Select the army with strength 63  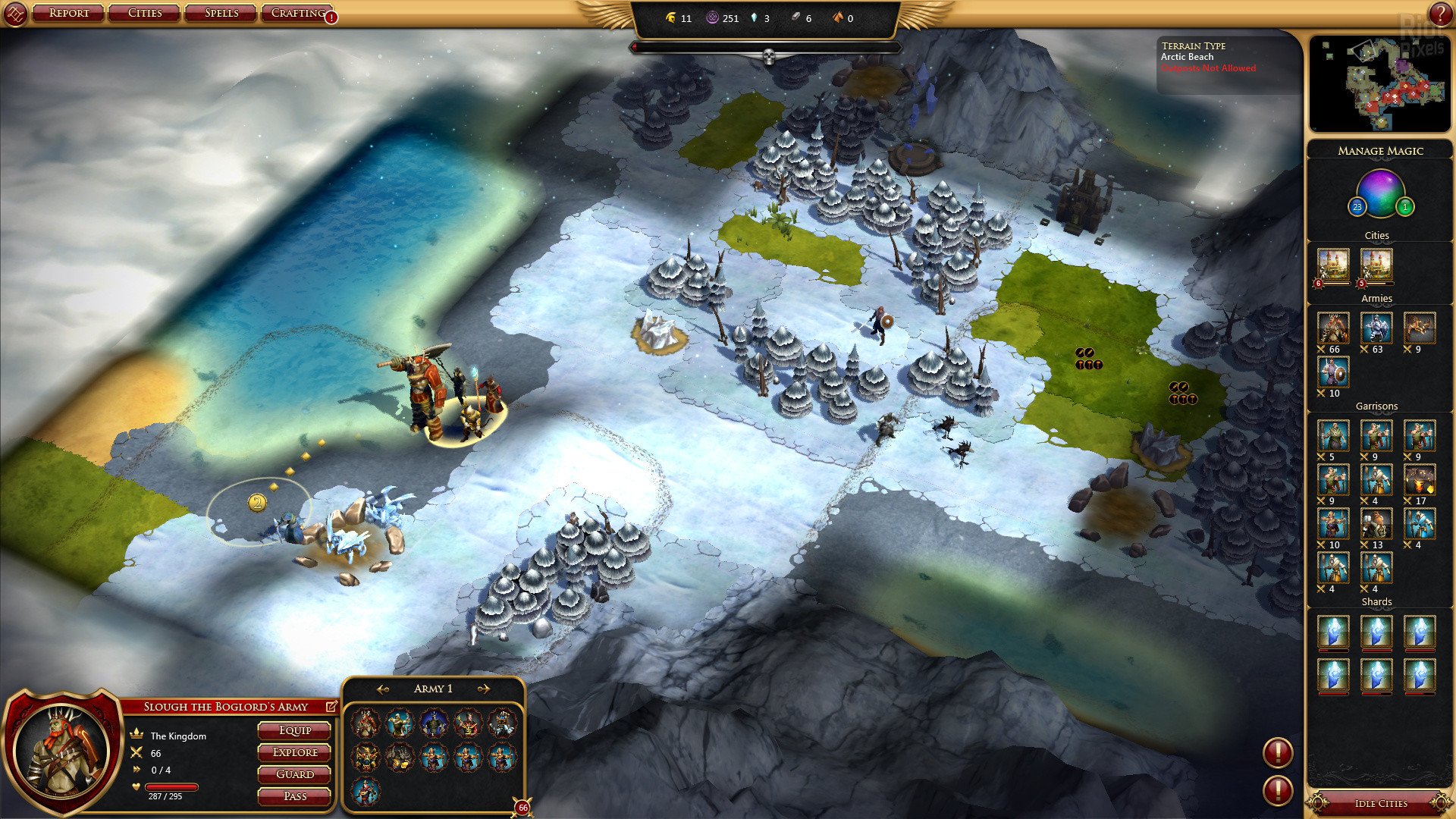click(x=1376, y=328)
